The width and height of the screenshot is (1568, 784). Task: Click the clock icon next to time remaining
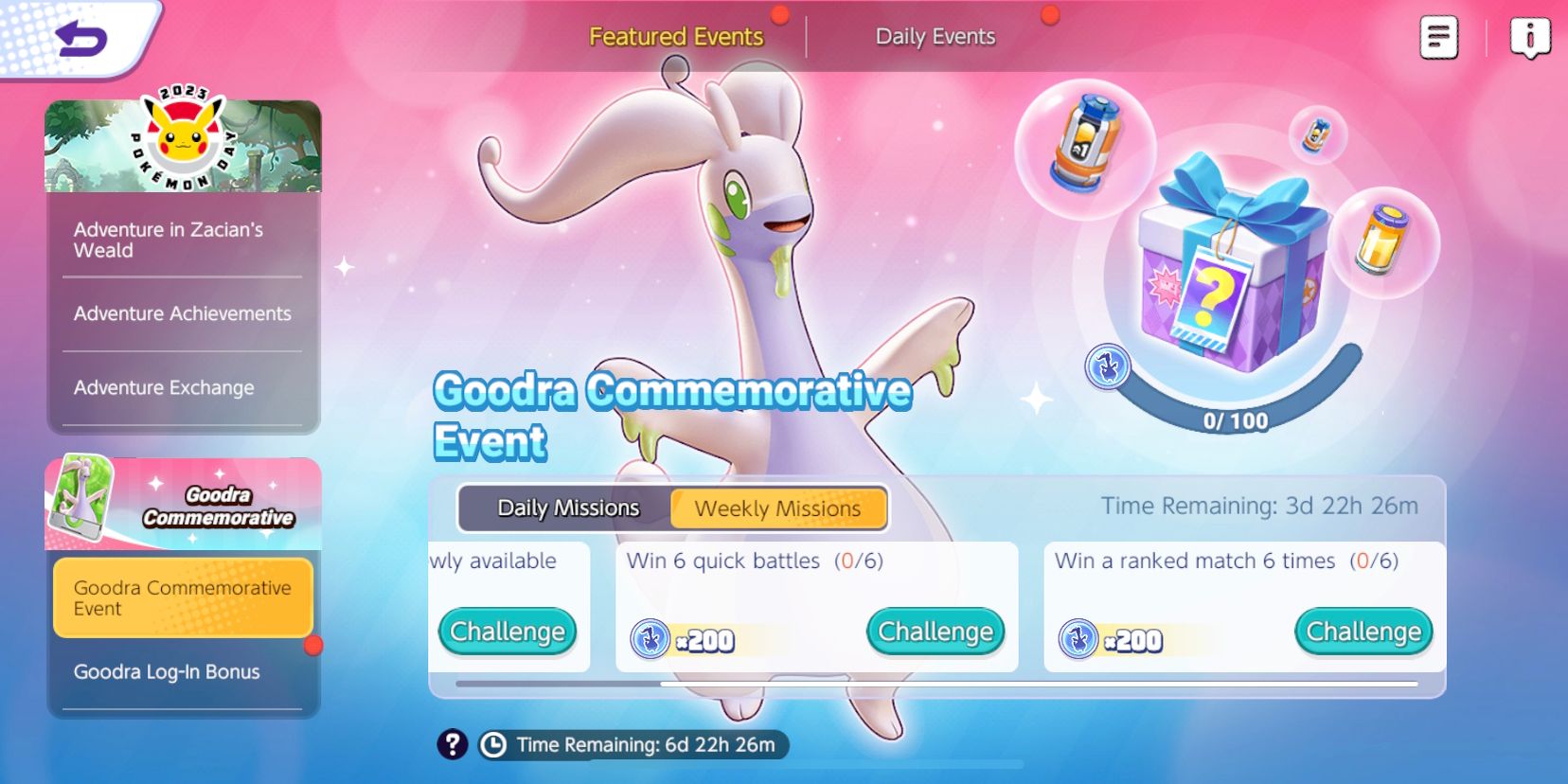coord(495,745)
